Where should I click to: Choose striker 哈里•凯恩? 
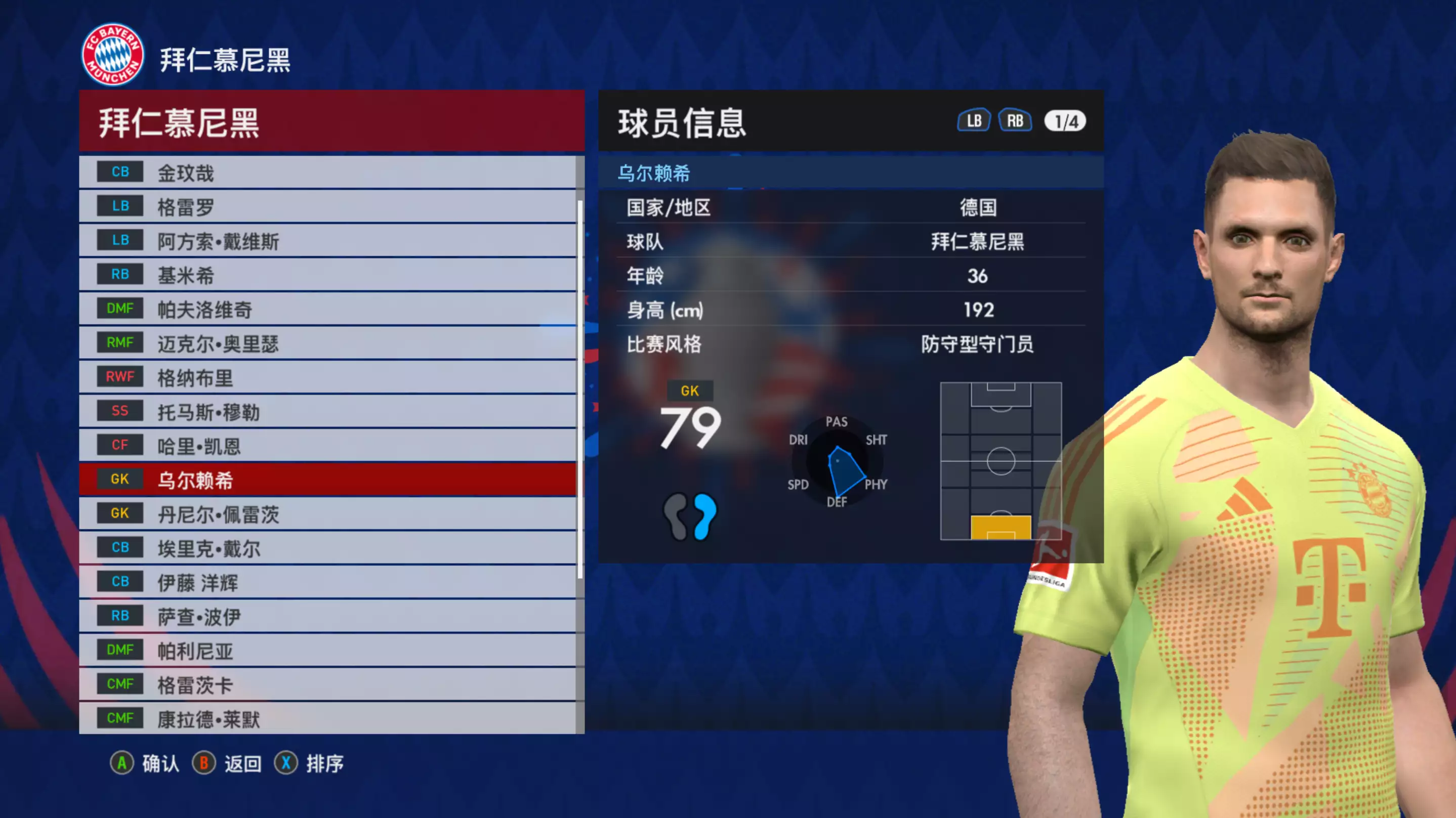coord(328,446)
